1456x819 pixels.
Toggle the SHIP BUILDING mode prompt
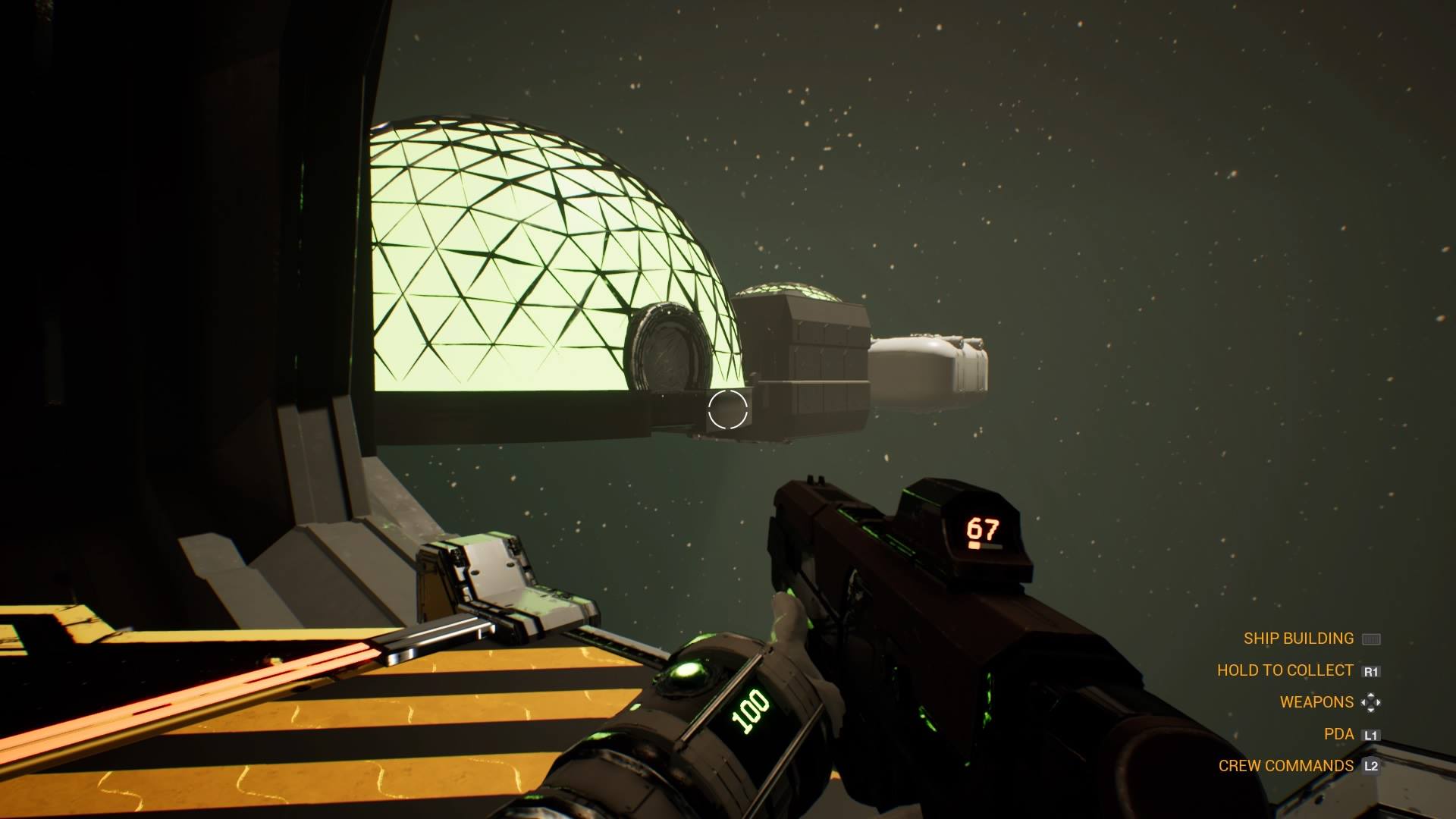click(x=1298, y=639)
